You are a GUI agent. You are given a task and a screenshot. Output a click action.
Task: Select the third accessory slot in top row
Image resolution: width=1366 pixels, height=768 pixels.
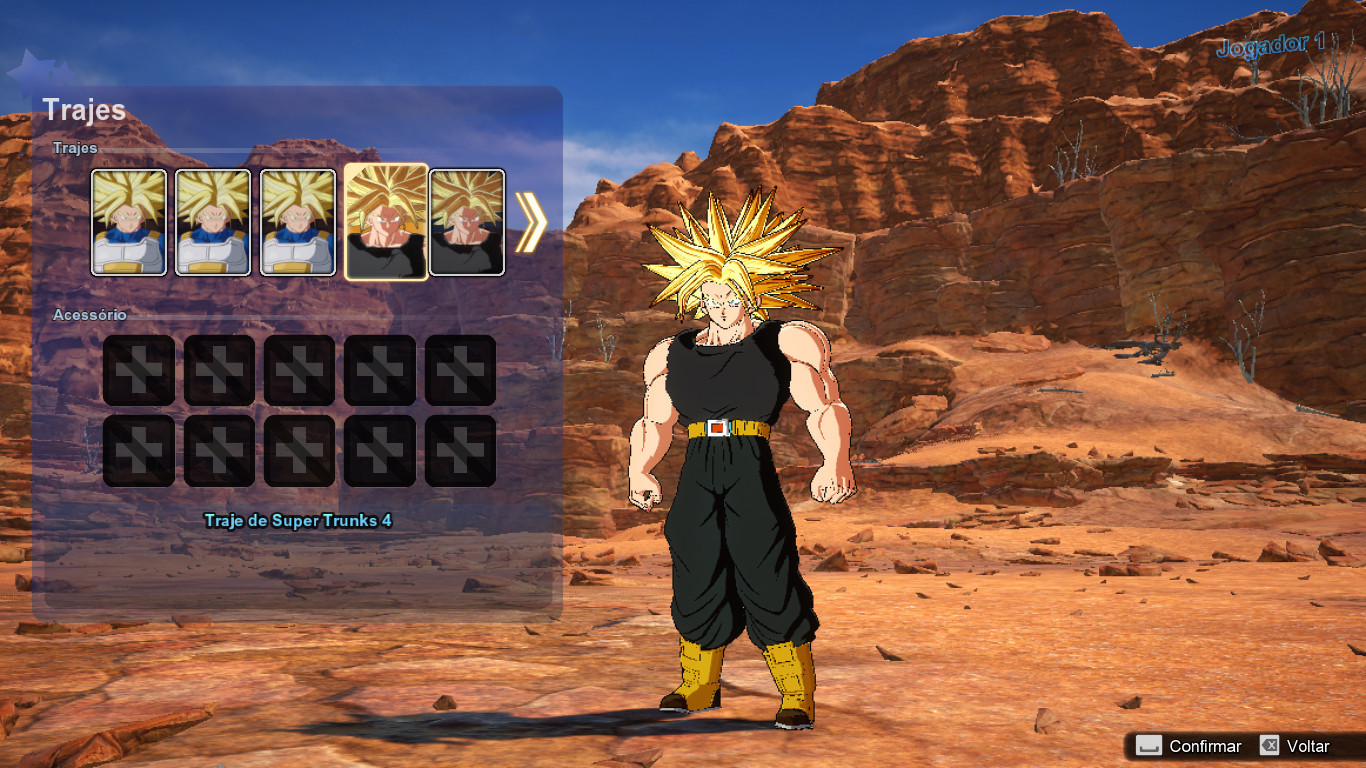(299, 368)
